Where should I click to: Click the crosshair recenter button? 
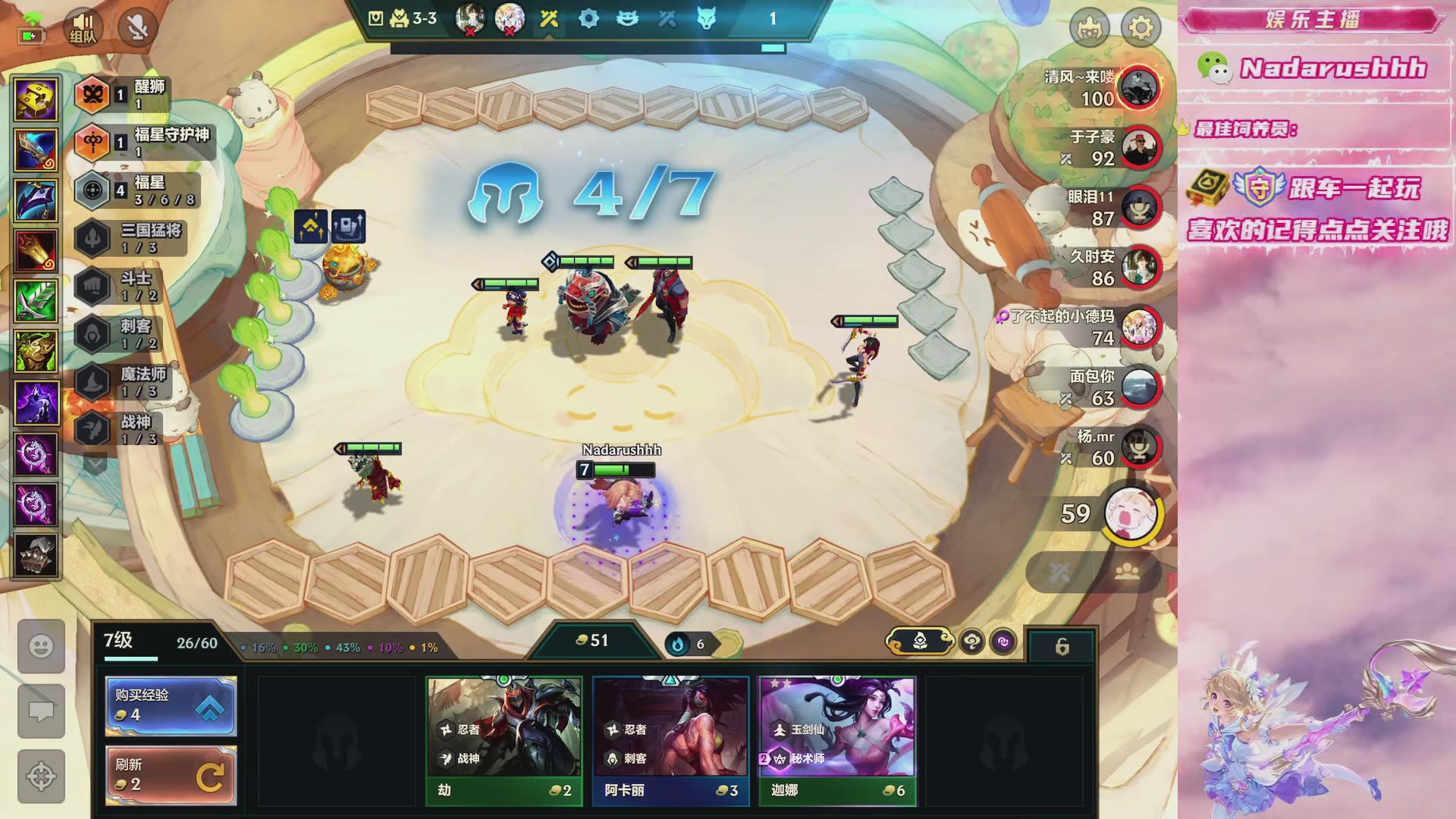tap(41, 776)
